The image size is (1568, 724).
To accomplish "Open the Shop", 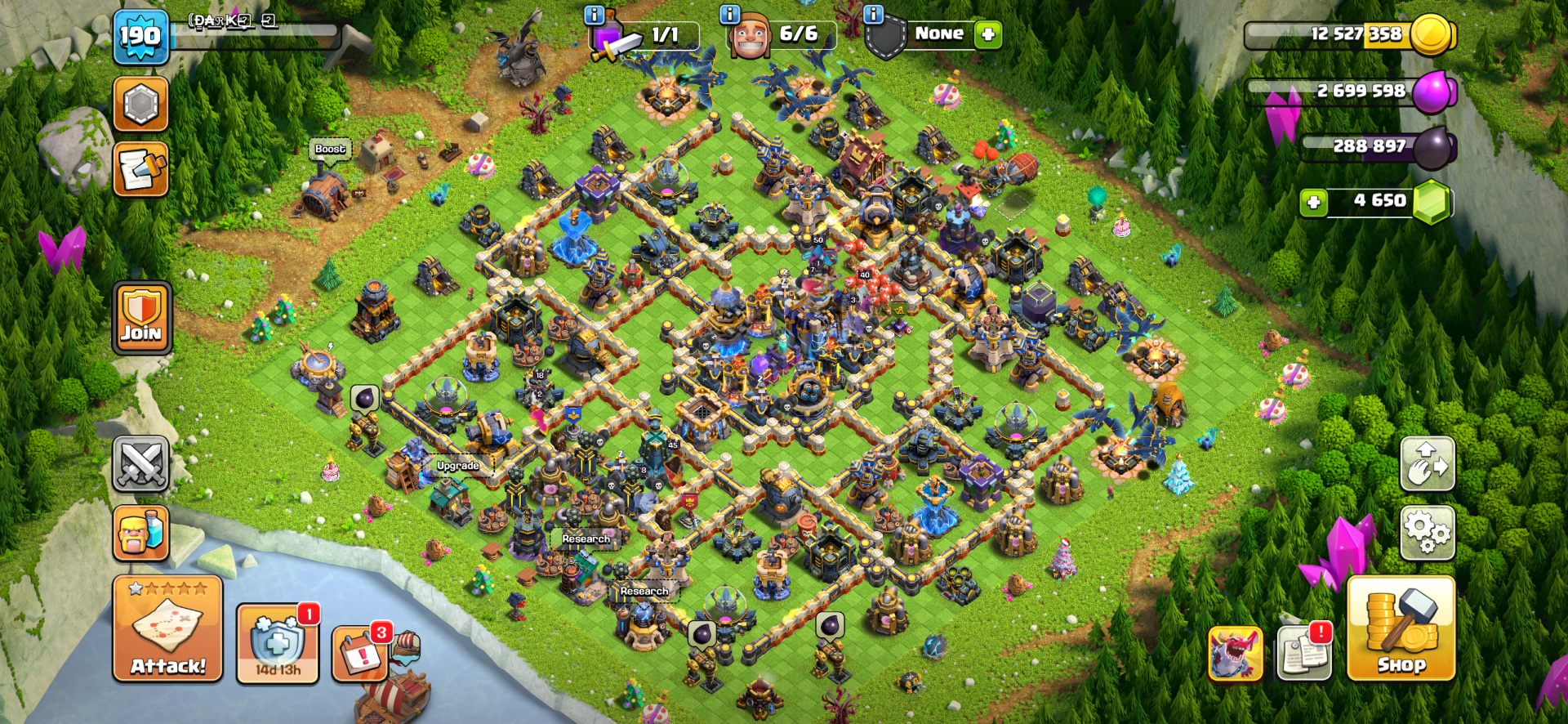I will point(1401,641).
